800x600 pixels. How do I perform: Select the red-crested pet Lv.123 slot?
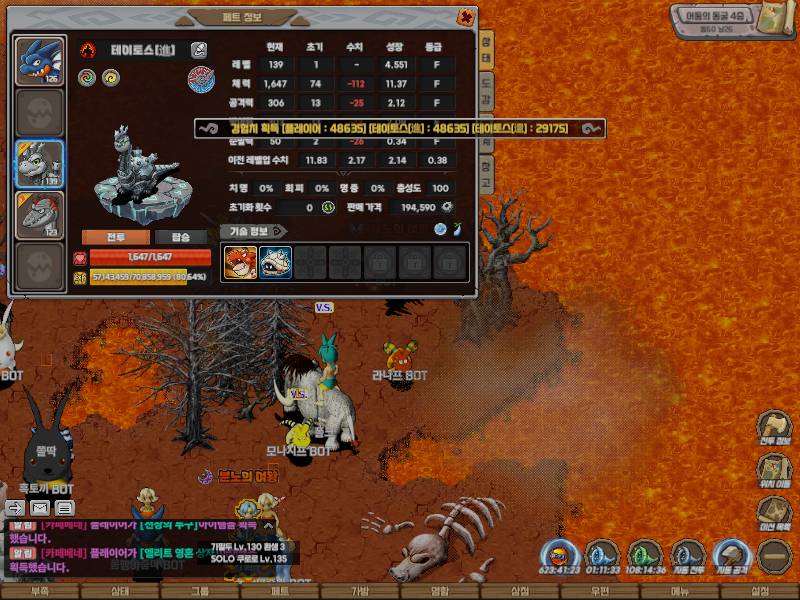[x=40, y=215]
